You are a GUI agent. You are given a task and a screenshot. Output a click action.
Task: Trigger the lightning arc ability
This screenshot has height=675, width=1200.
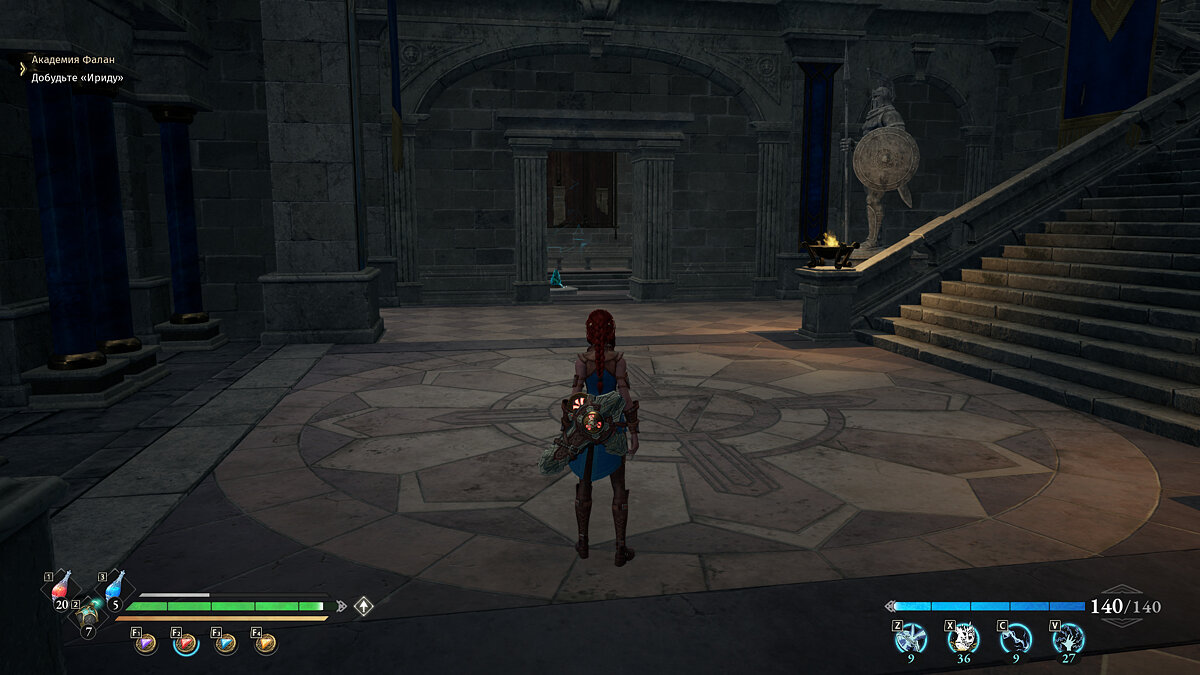(1016, 637)
